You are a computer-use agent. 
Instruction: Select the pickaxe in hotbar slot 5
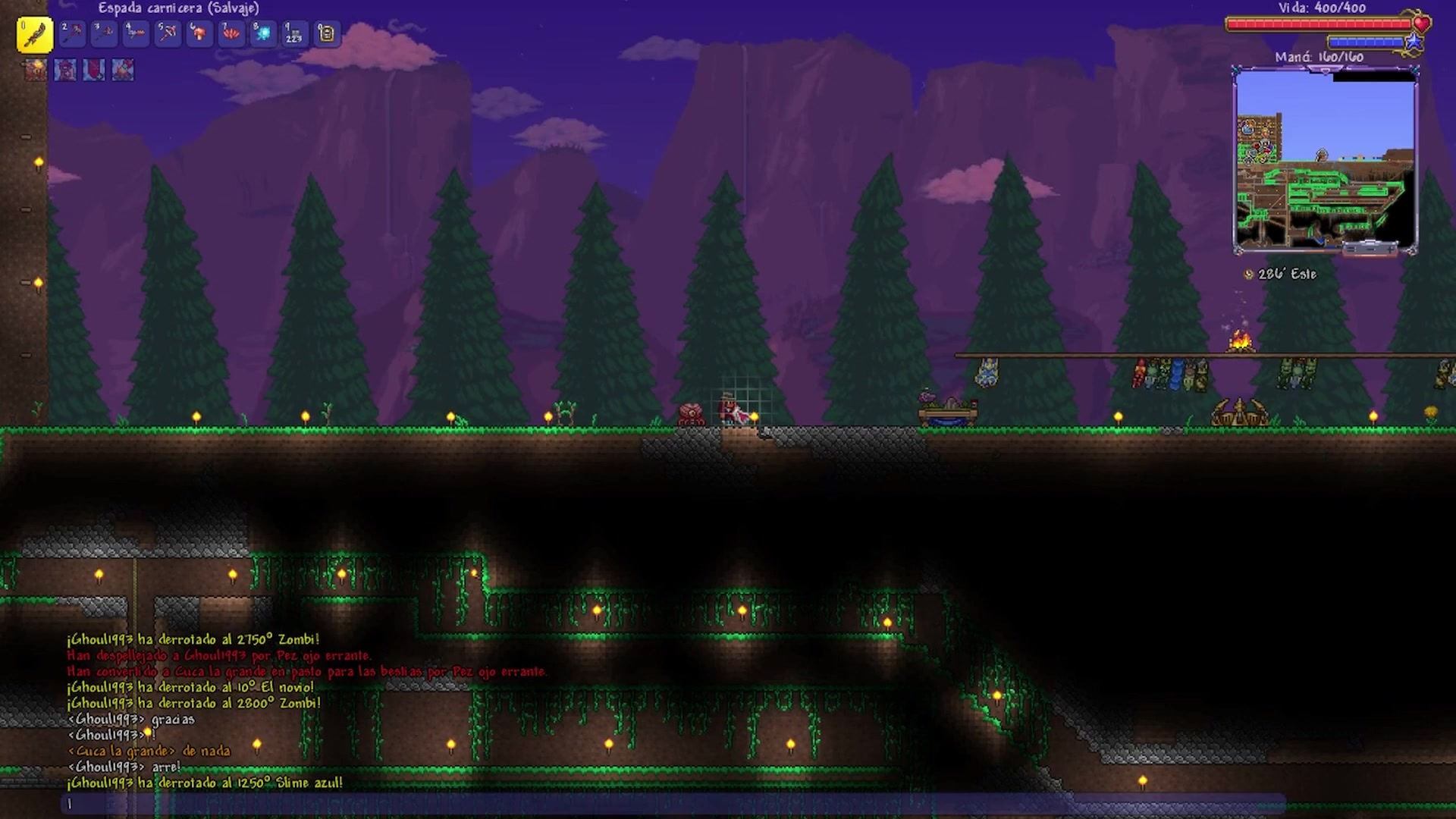pyautogui.click(x=168, y=33)
